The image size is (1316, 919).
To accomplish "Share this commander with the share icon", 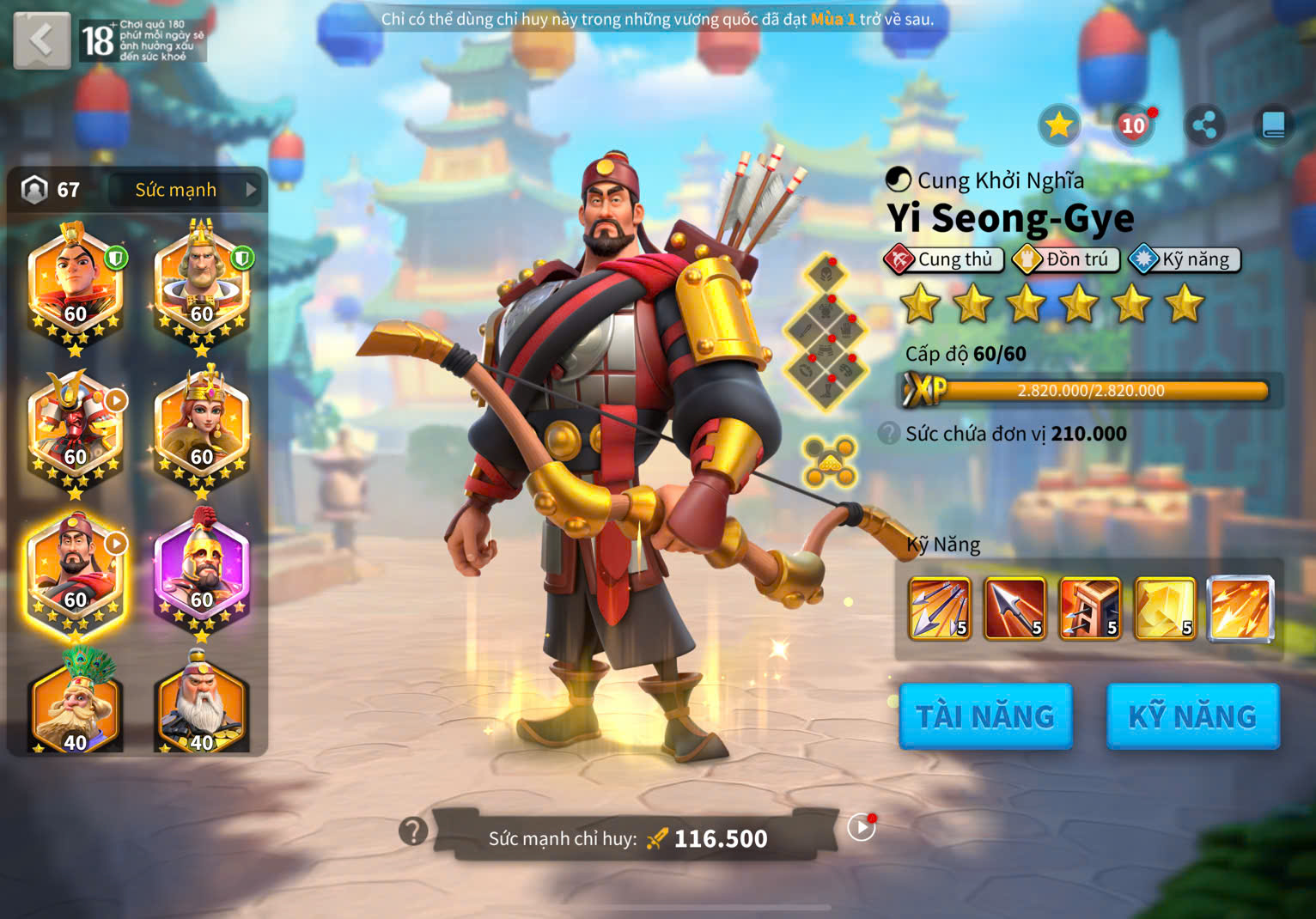I will [x=1204, y=126].
